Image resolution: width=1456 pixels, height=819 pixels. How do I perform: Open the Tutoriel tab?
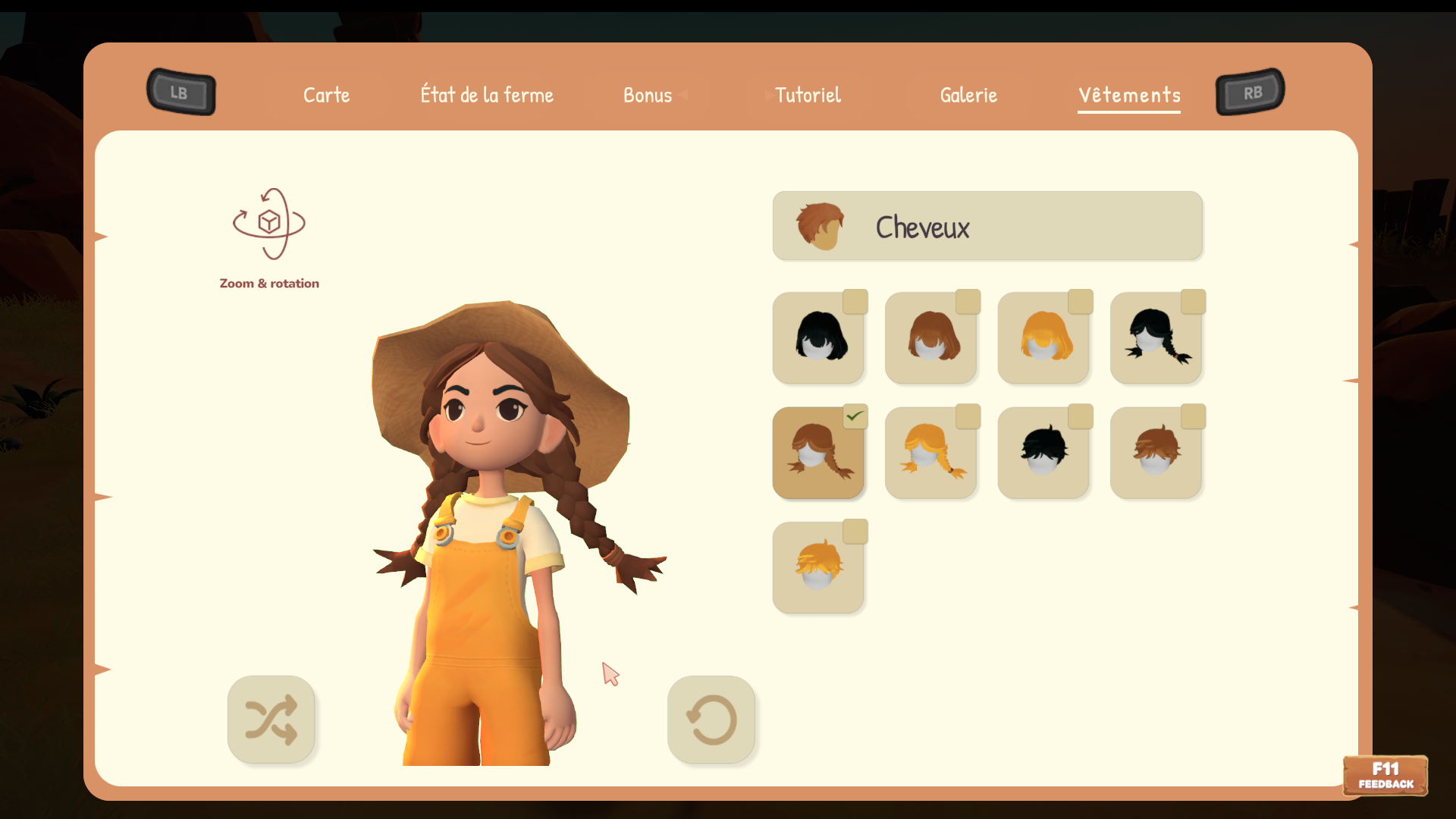point(808,95)
